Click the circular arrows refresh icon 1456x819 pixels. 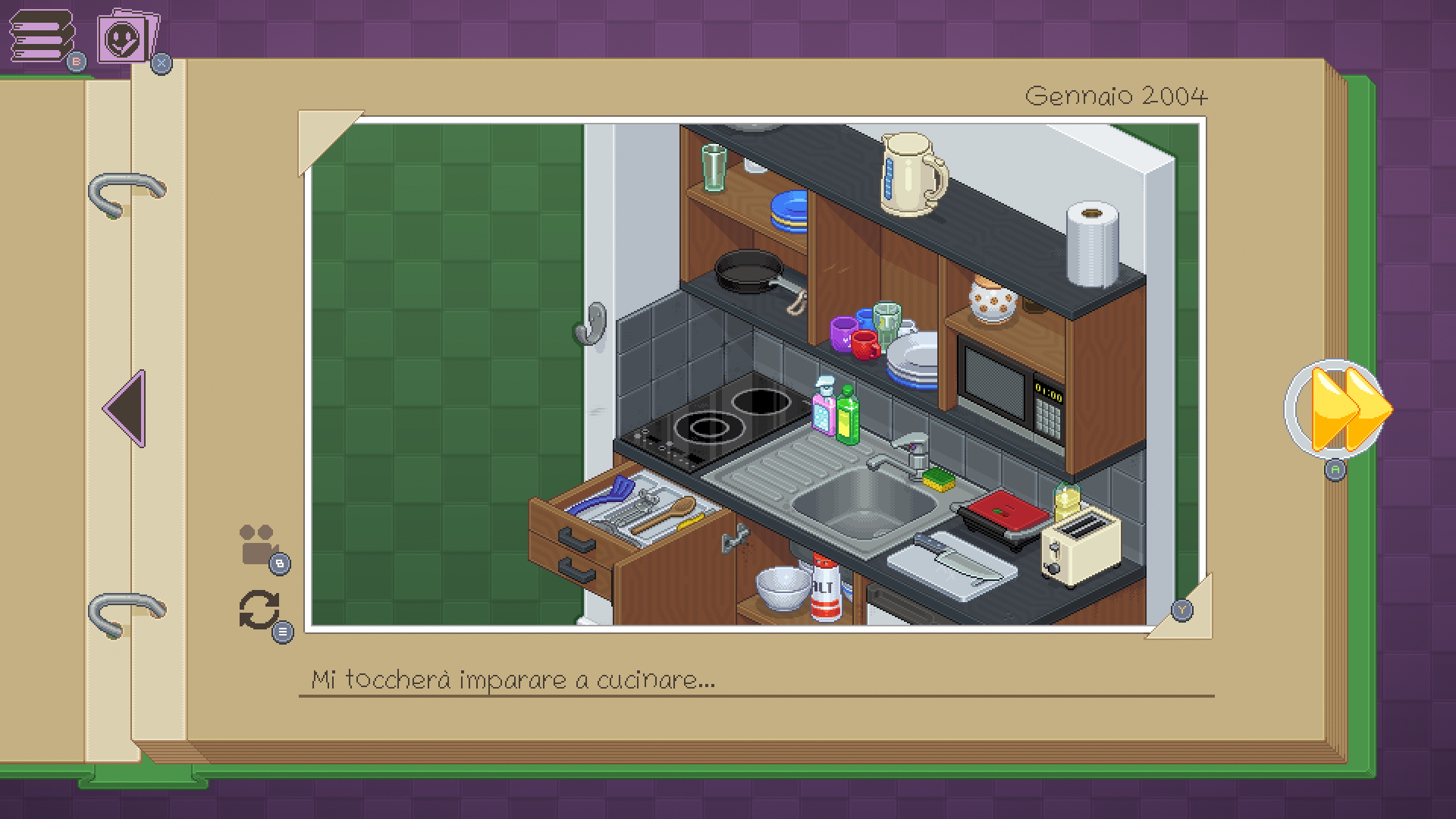pos(259,610)
